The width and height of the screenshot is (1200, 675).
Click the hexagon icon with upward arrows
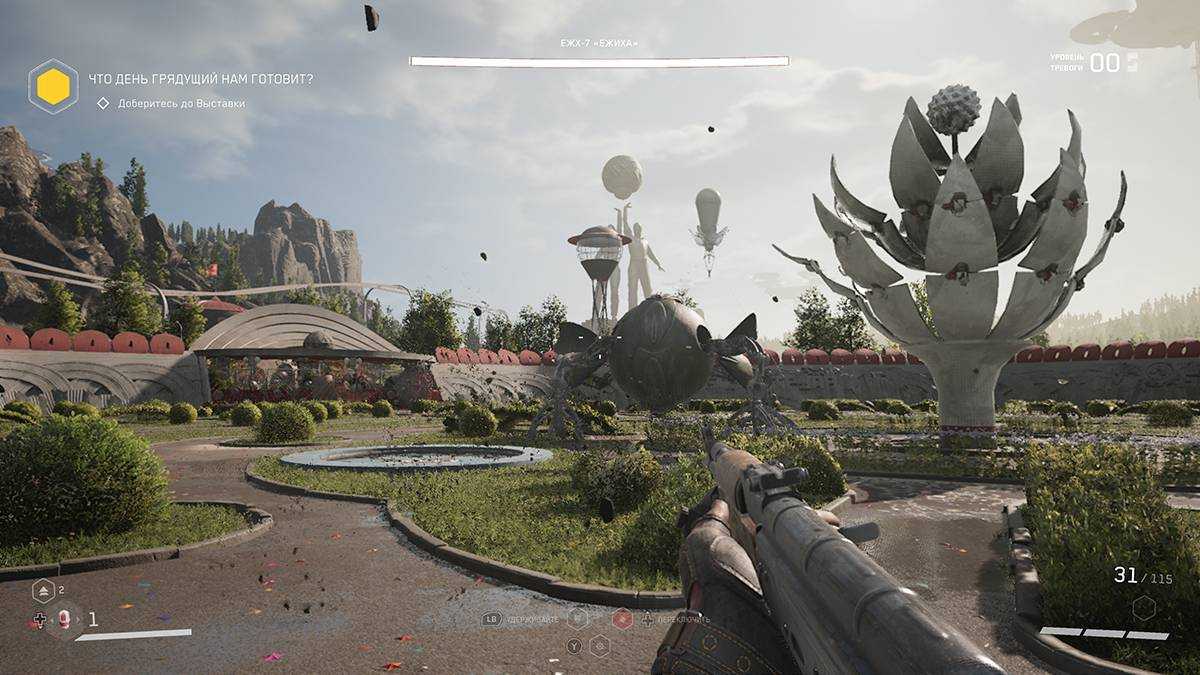point(43,591)
